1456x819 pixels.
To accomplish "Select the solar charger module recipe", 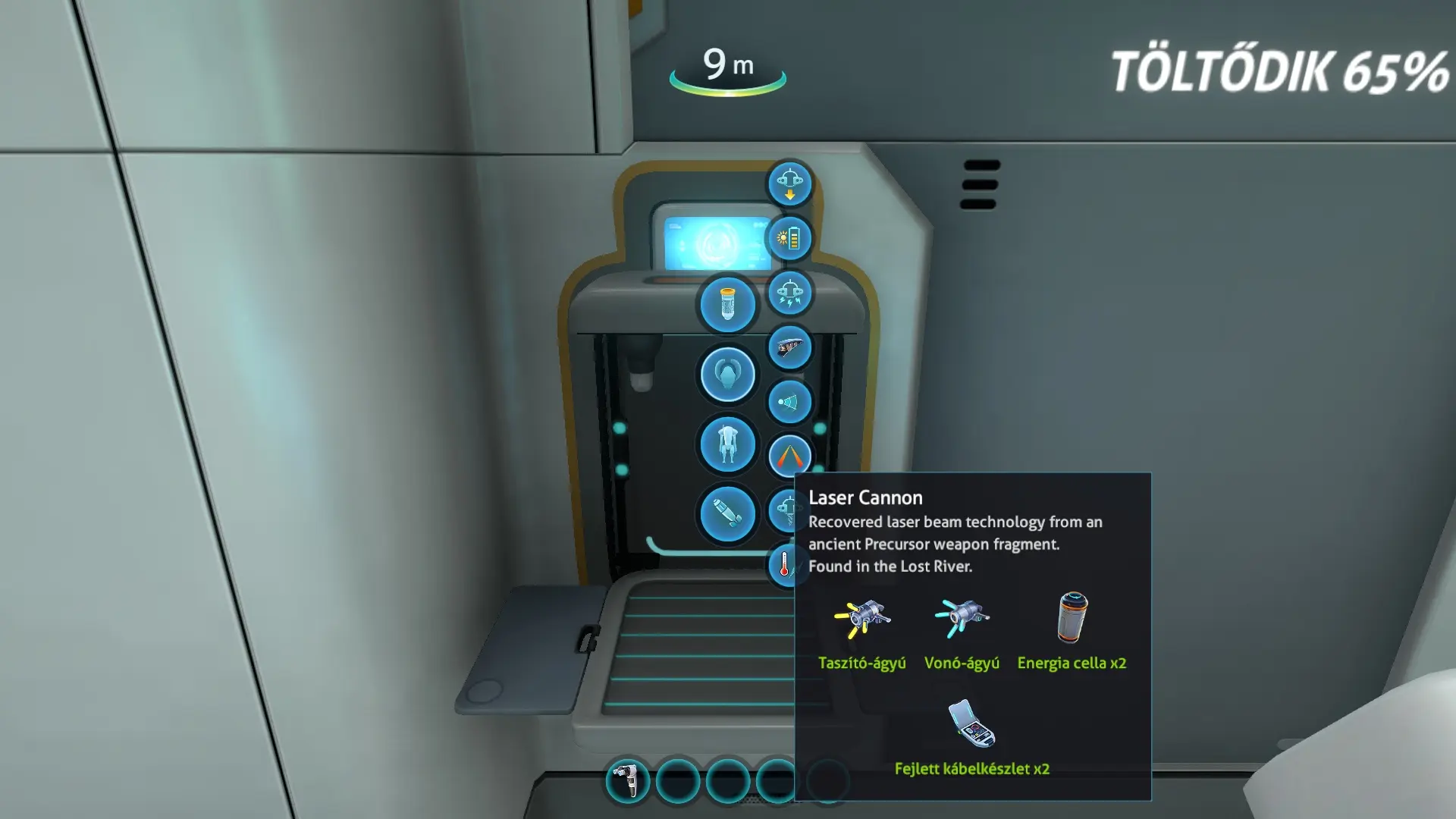I will [x=789, y=238].
